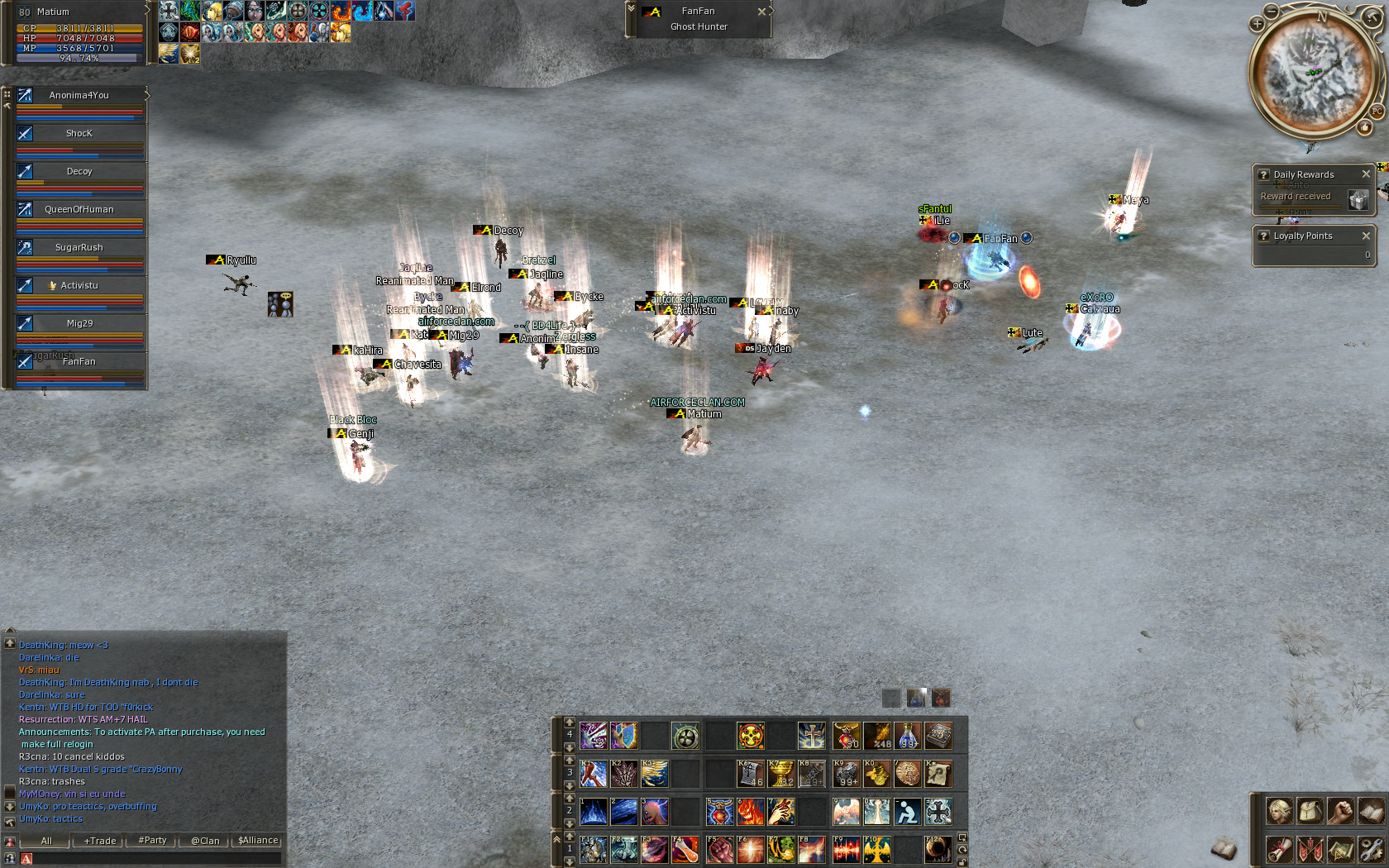
Task: Open the actions fist icon
Action: (x=1340, y=811)
